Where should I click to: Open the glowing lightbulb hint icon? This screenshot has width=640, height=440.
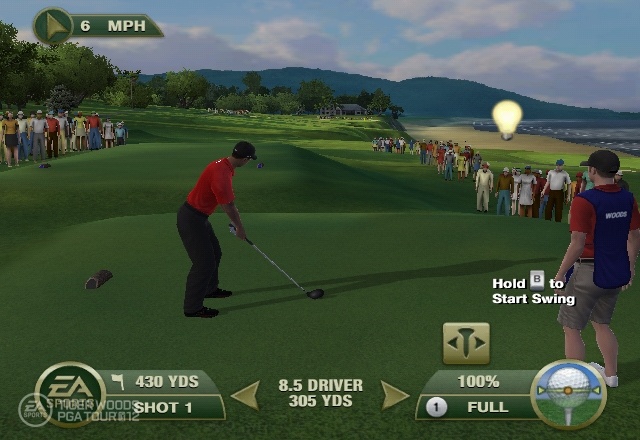508,118
